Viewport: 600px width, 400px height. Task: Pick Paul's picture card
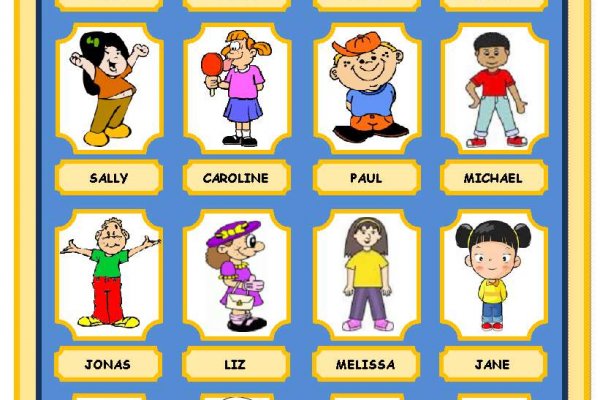coord(366,88)
